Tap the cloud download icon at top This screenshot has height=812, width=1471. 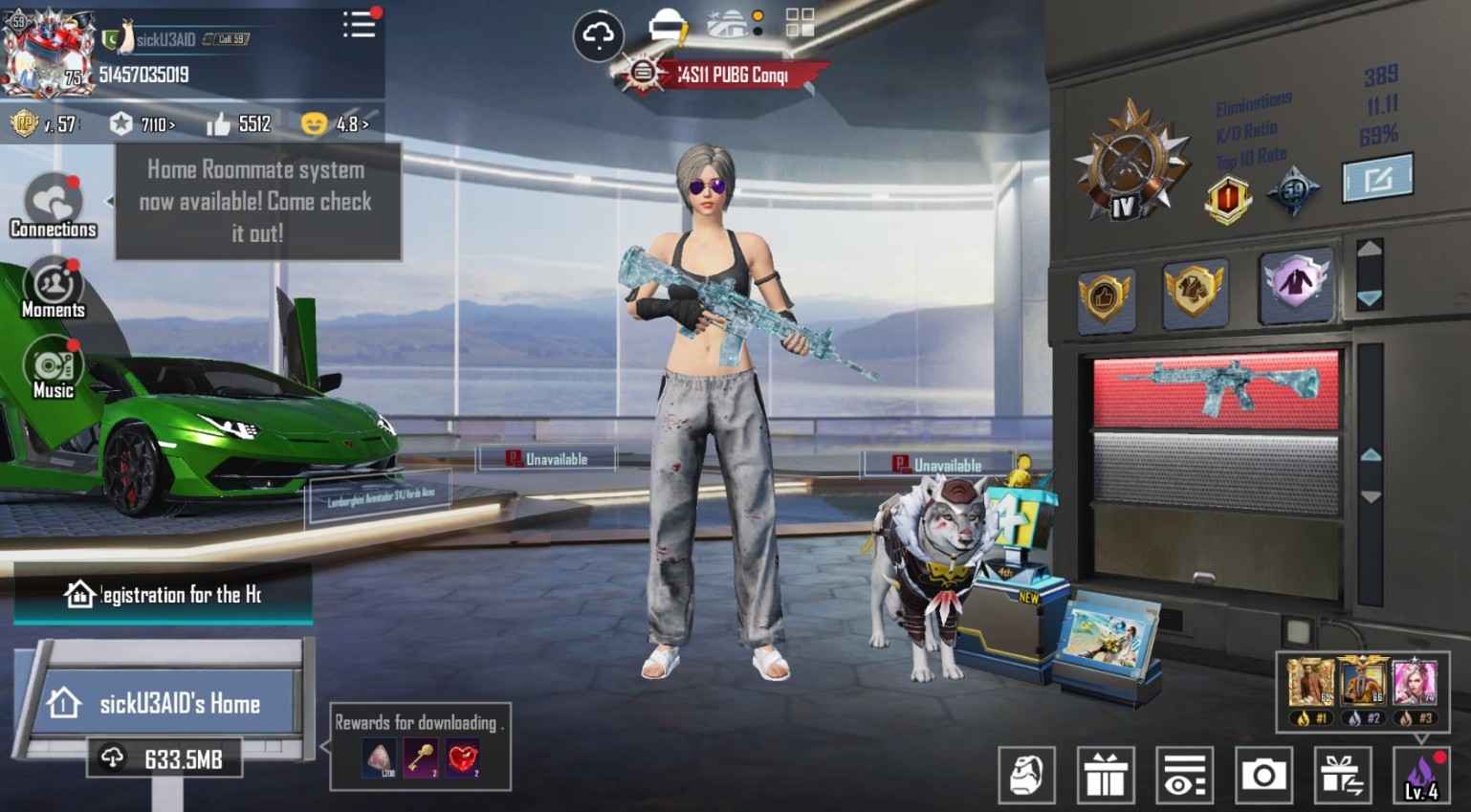pos(599,34)
